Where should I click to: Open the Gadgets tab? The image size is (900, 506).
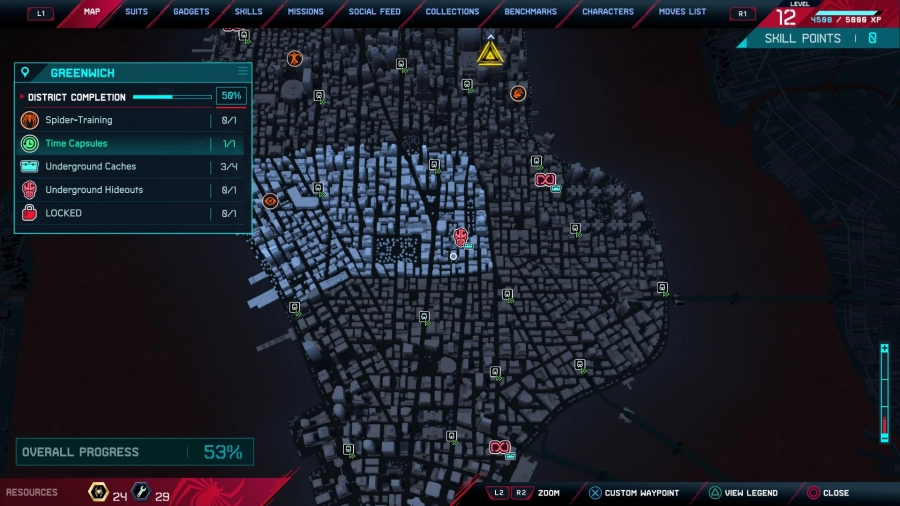click(191, 12)
